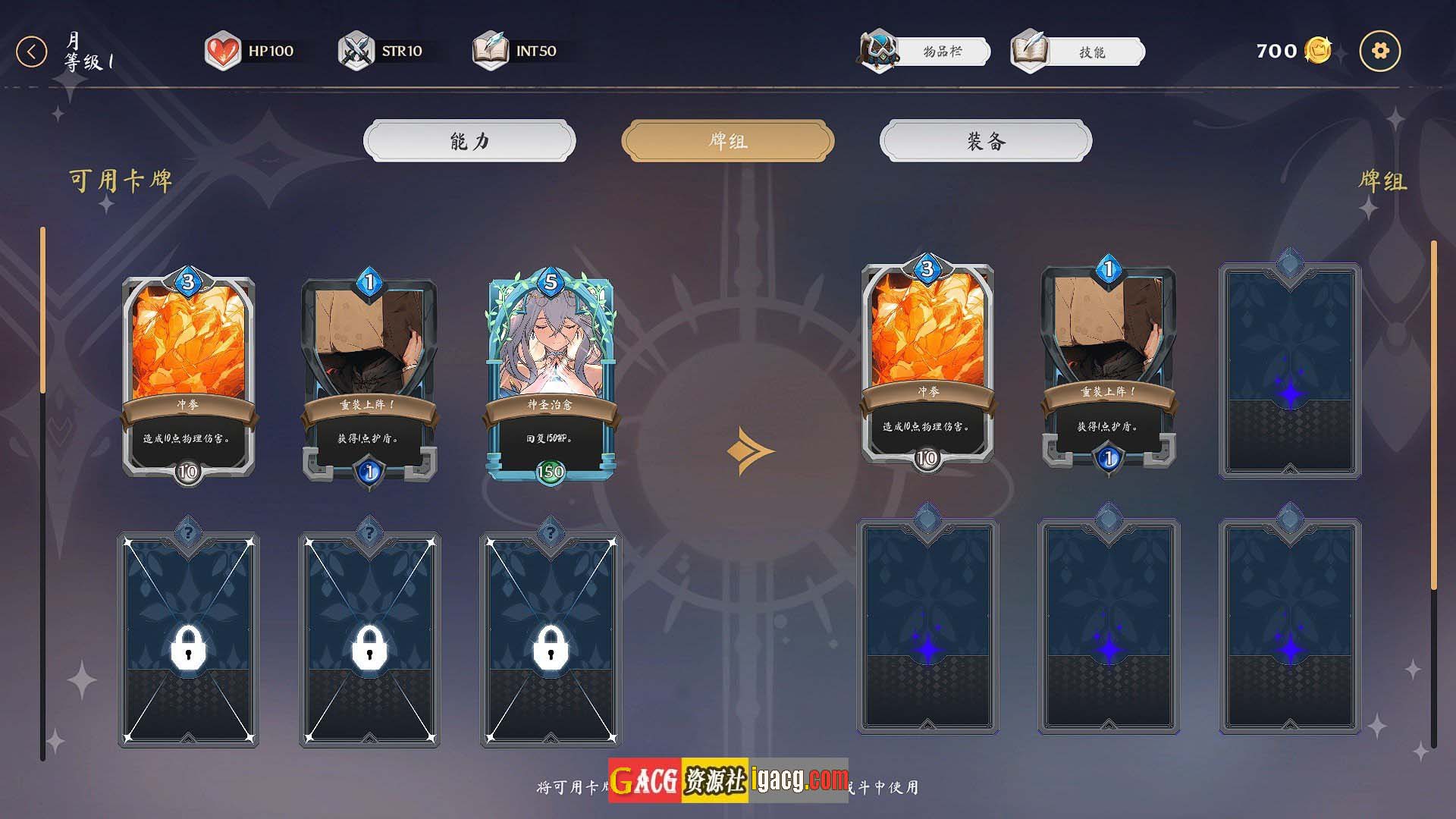The width and height of the screenshot is (1456, 819).
Task: Open the 物品栏 inventory panel
Action: pos(926,52)
